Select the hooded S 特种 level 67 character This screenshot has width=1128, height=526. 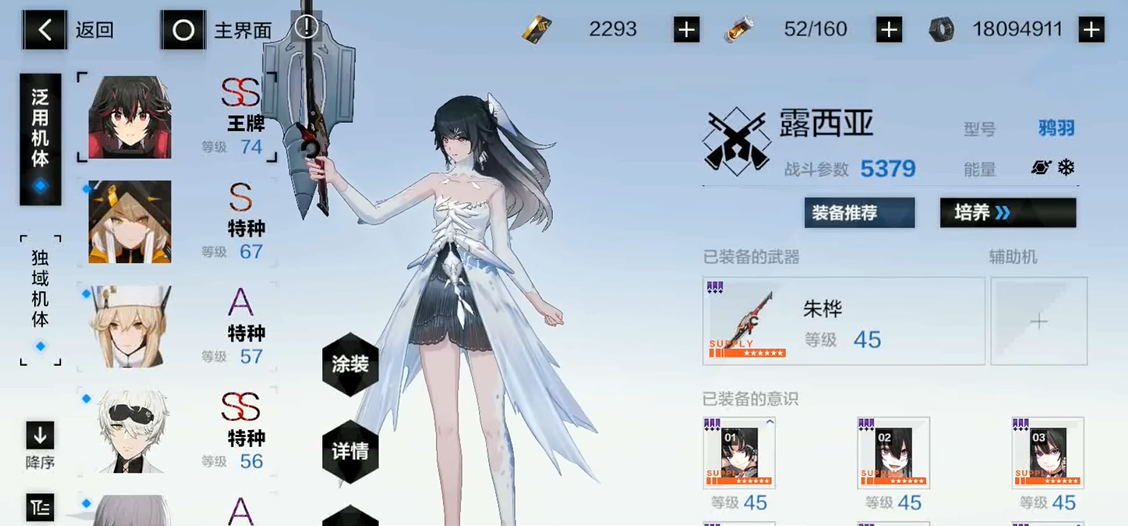(x=176, y=222)
